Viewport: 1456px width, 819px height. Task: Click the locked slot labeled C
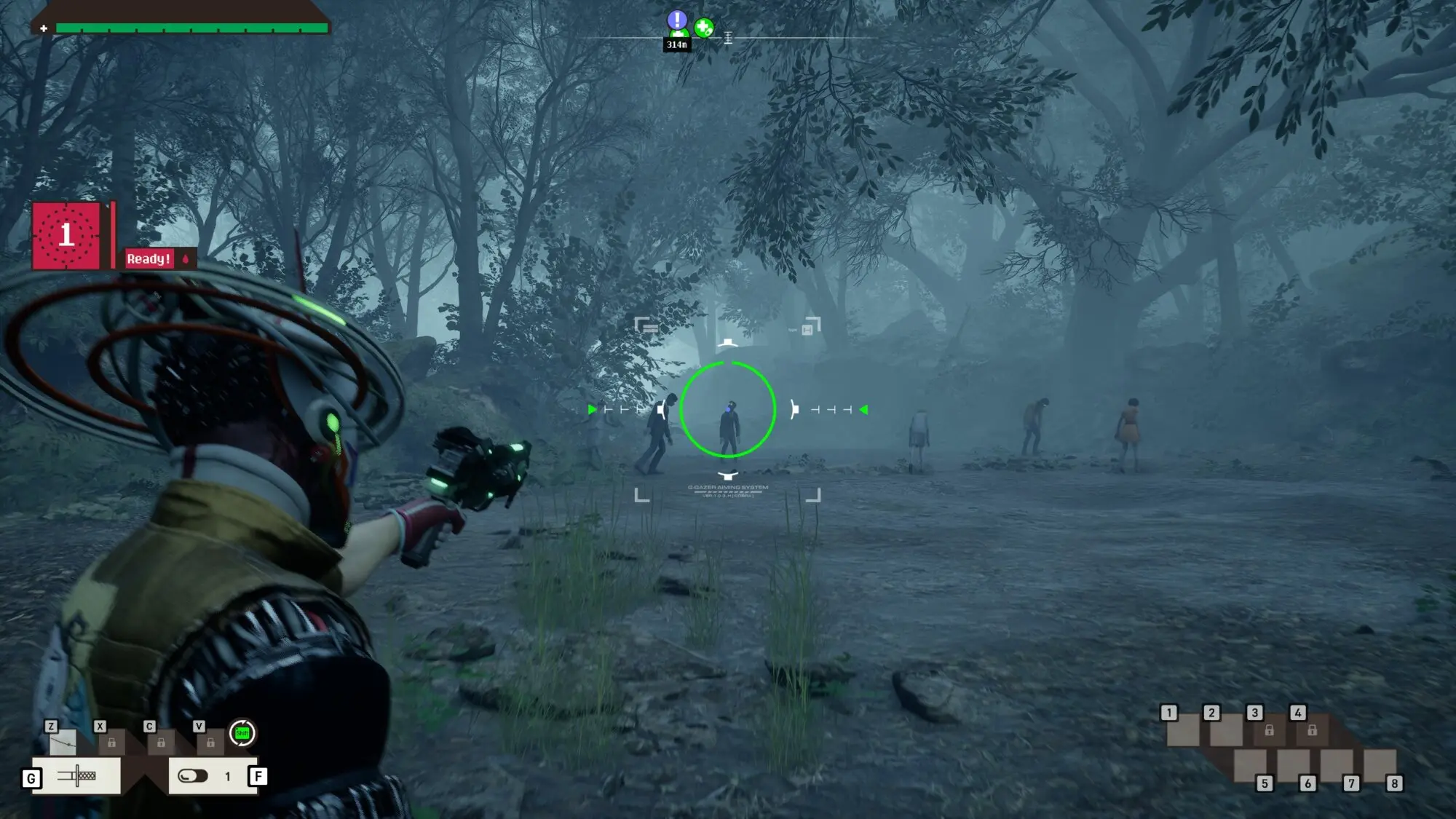[x=161, y=742]
